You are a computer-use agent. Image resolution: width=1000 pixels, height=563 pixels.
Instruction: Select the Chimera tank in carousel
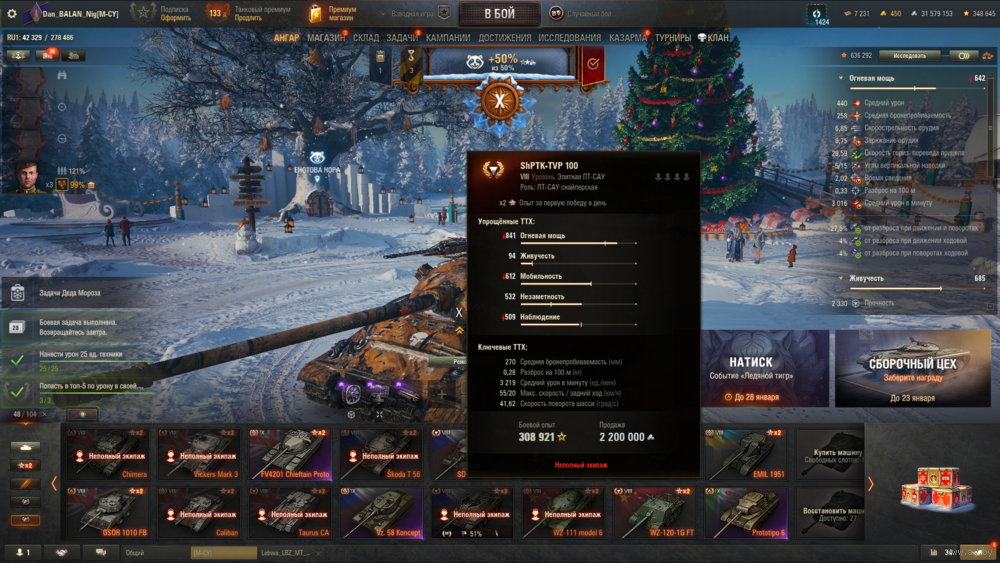[x=108, y=454]
